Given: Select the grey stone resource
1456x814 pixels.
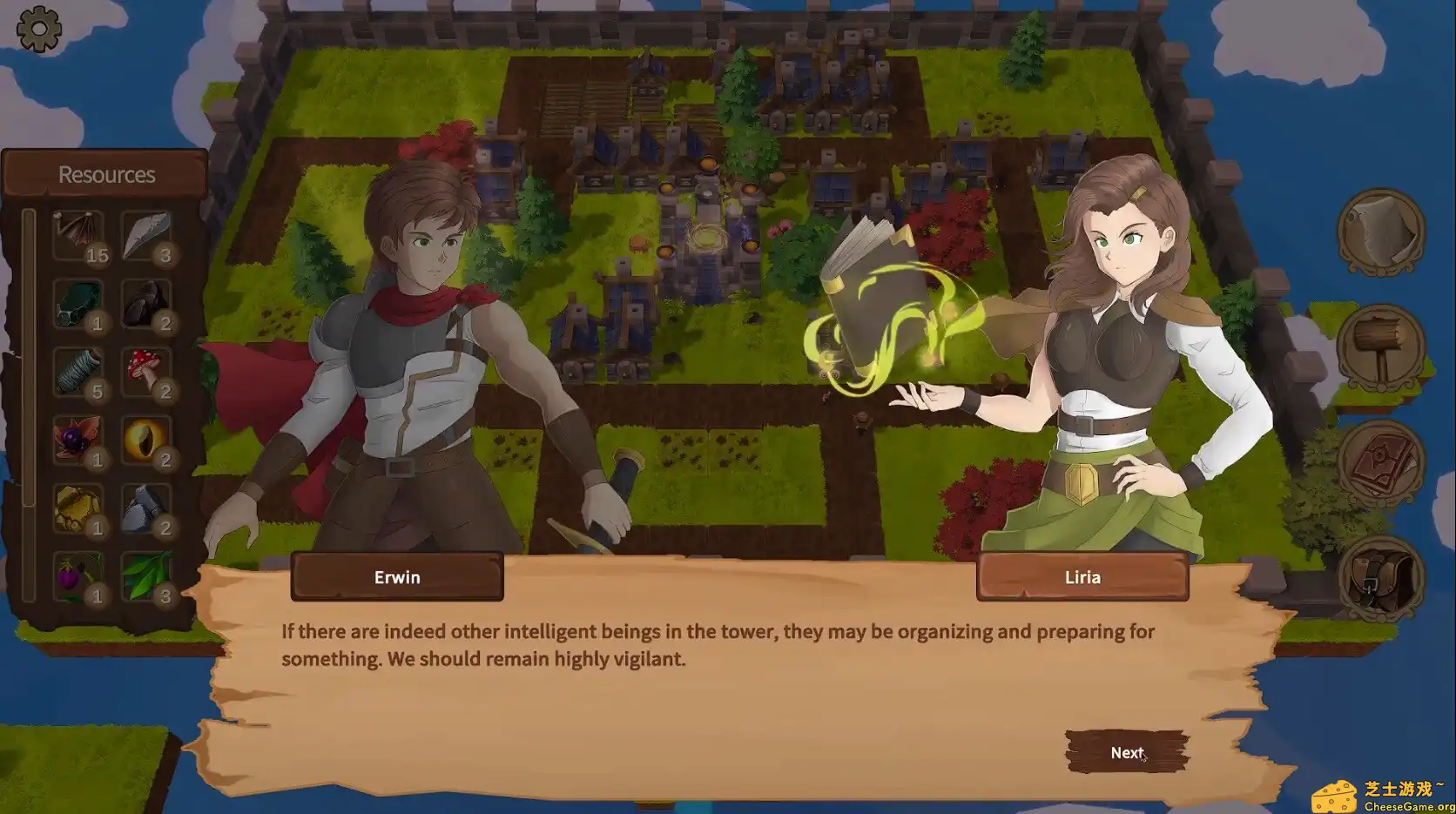Looking at the screenshot, I should [x=146, y=509].
